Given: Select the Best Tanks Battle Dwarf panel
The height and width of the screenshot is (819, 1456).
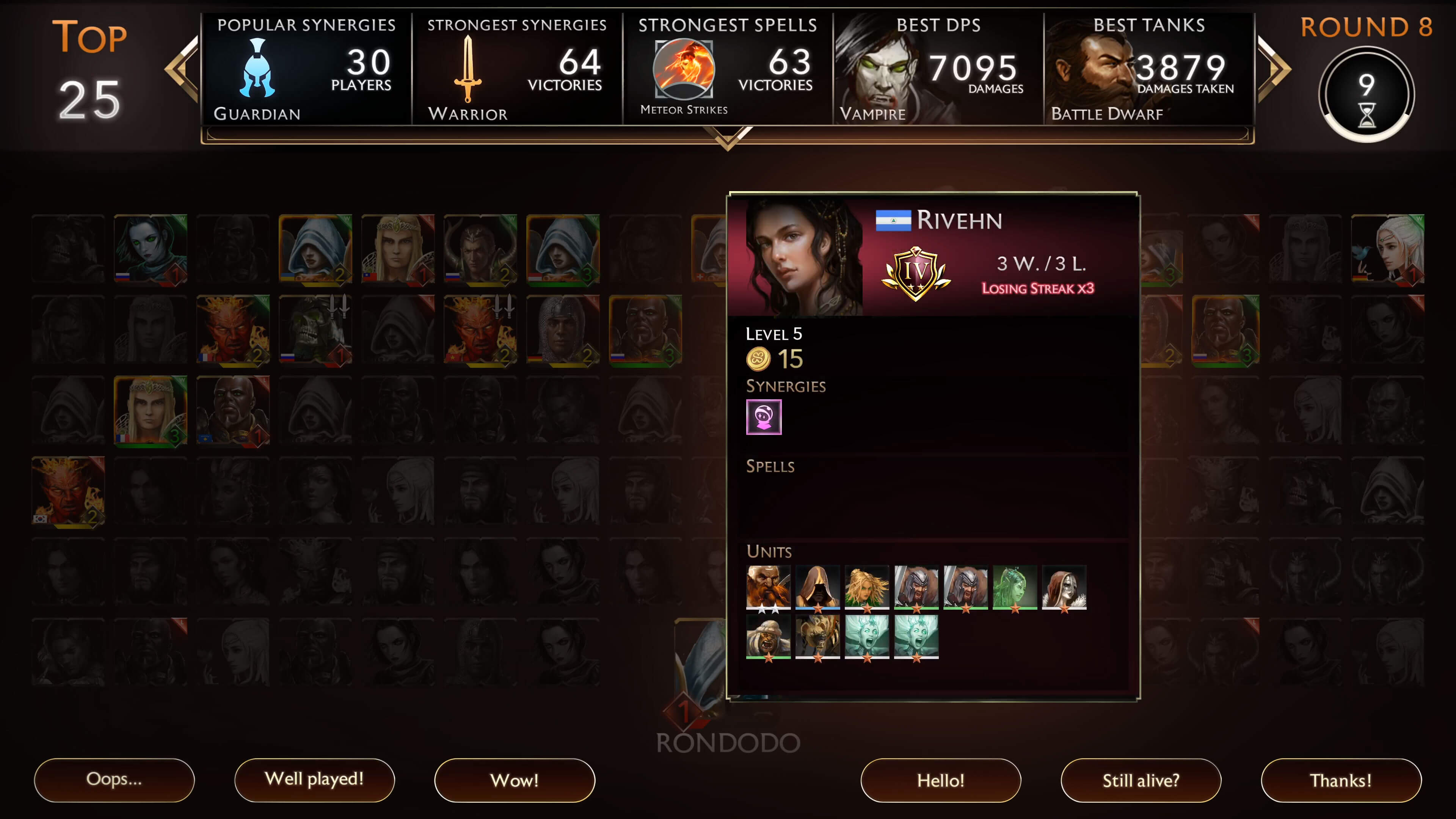Looking at the screenshot, I should (1148, 69).
